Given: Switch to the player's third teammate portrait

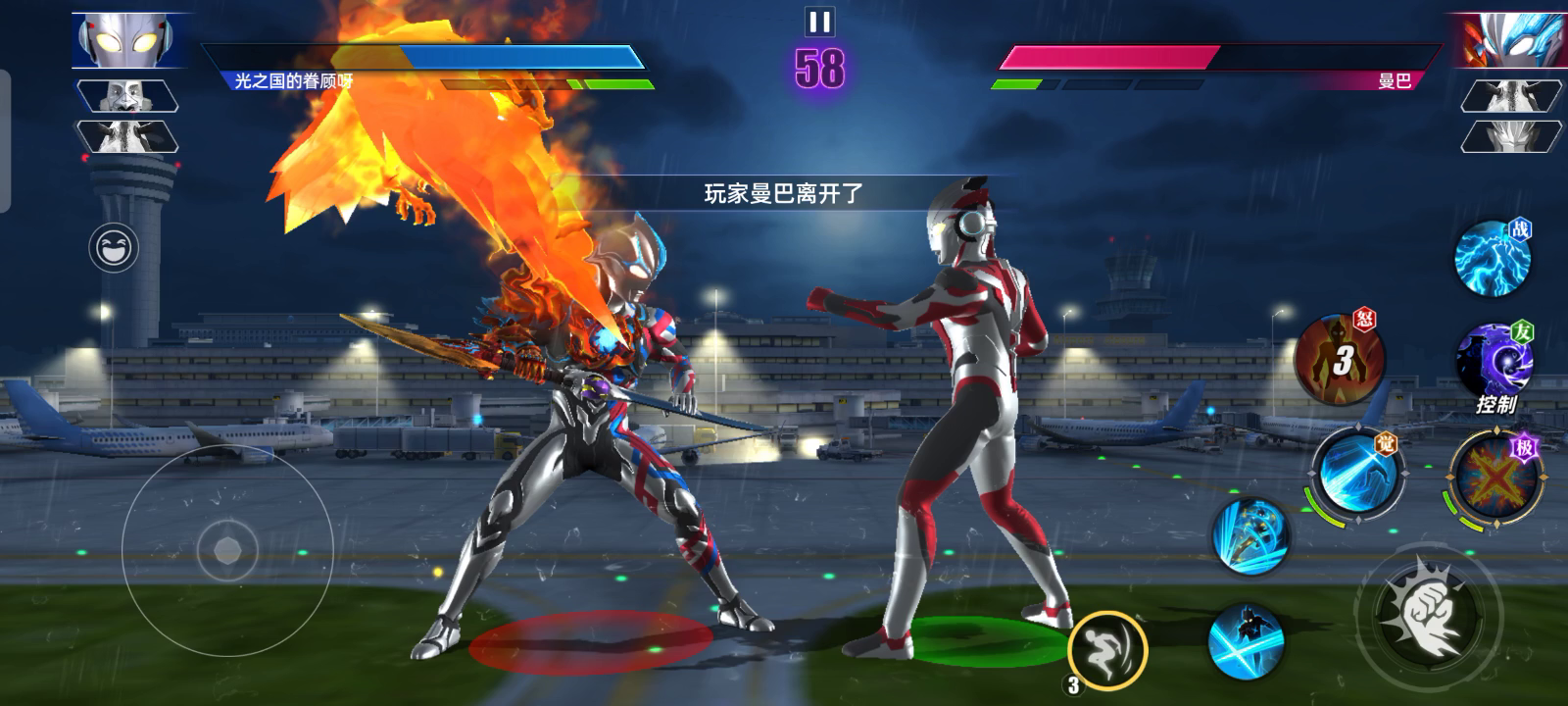Looking at the screenshot, I should pyautogui.click(x=127, y=136).
